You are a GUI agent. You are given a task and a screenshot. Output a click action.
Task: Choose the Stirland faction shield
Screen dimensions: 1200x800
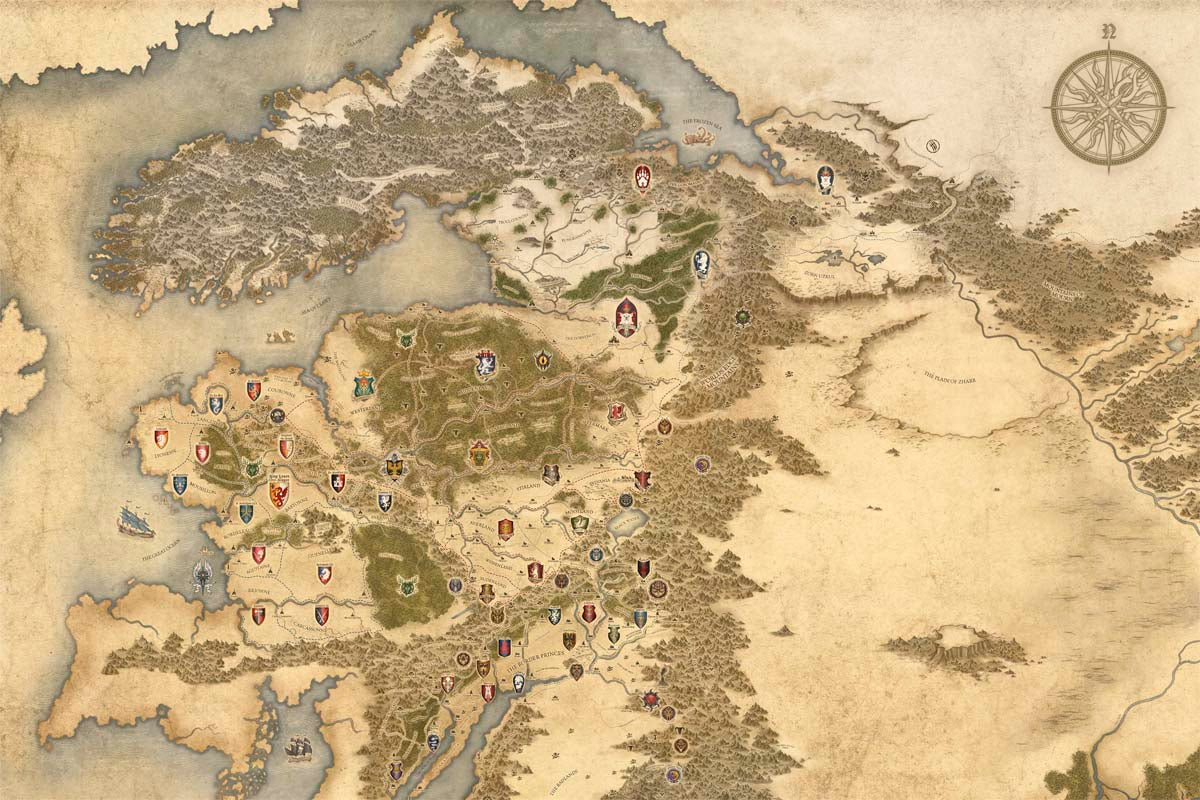(551, 474)
